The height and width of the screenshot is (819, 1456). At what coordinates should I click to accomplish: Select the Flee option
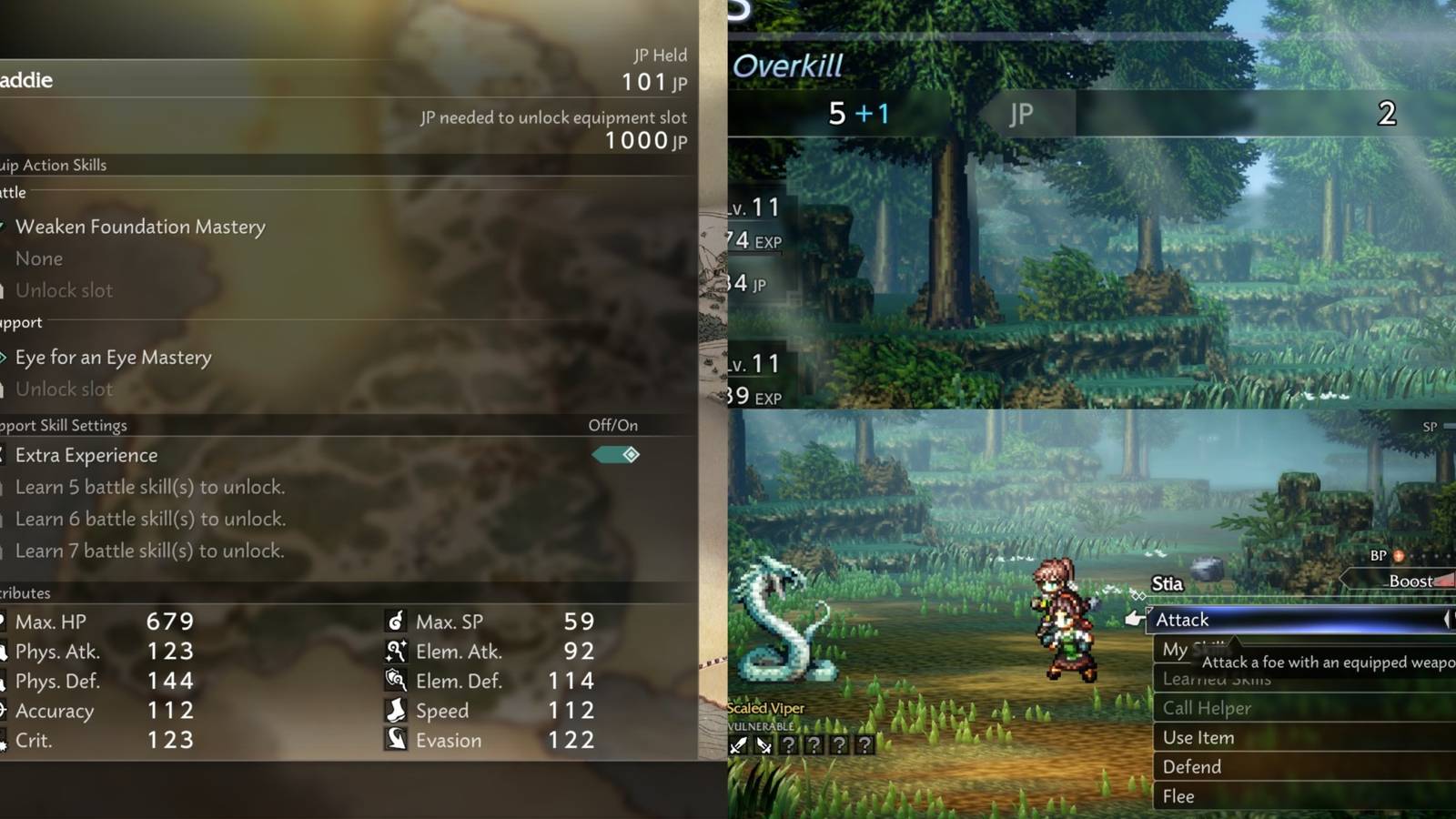click(1178, 795)
